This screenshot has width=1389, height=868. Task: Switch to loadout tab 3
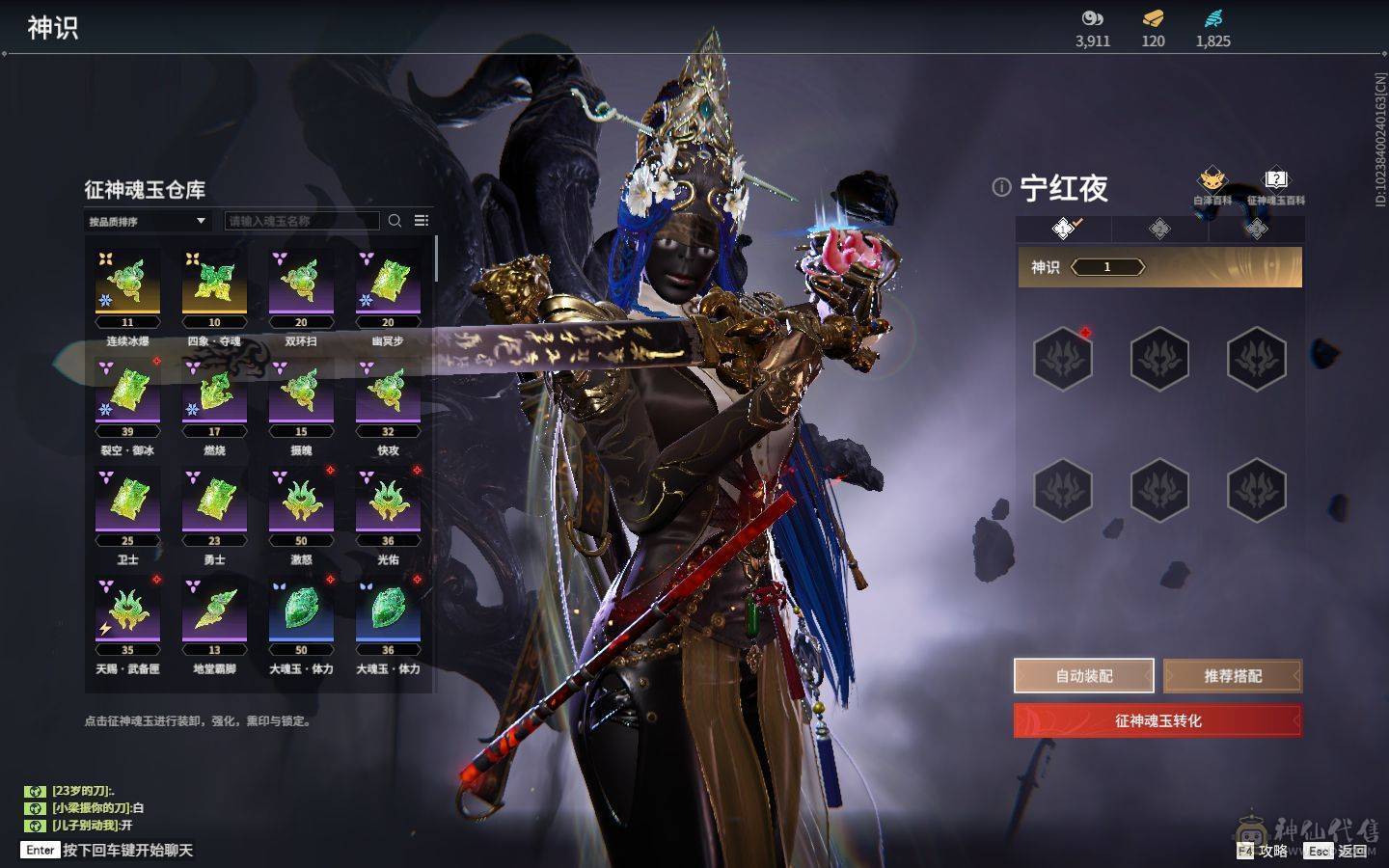(x=1256, y=229)
